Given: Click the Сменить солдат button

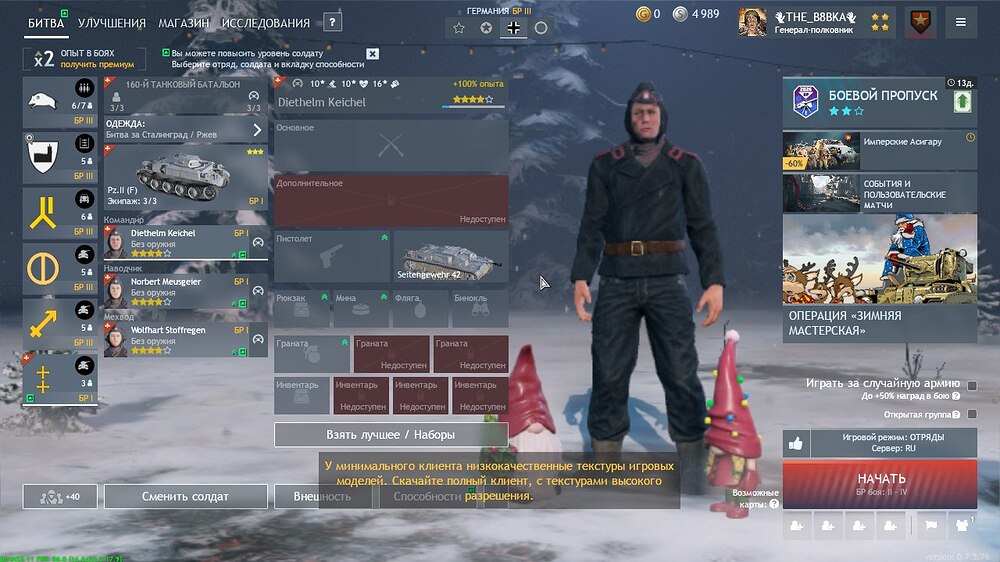Looking at the screenshot, I should [x=186, y=496].
